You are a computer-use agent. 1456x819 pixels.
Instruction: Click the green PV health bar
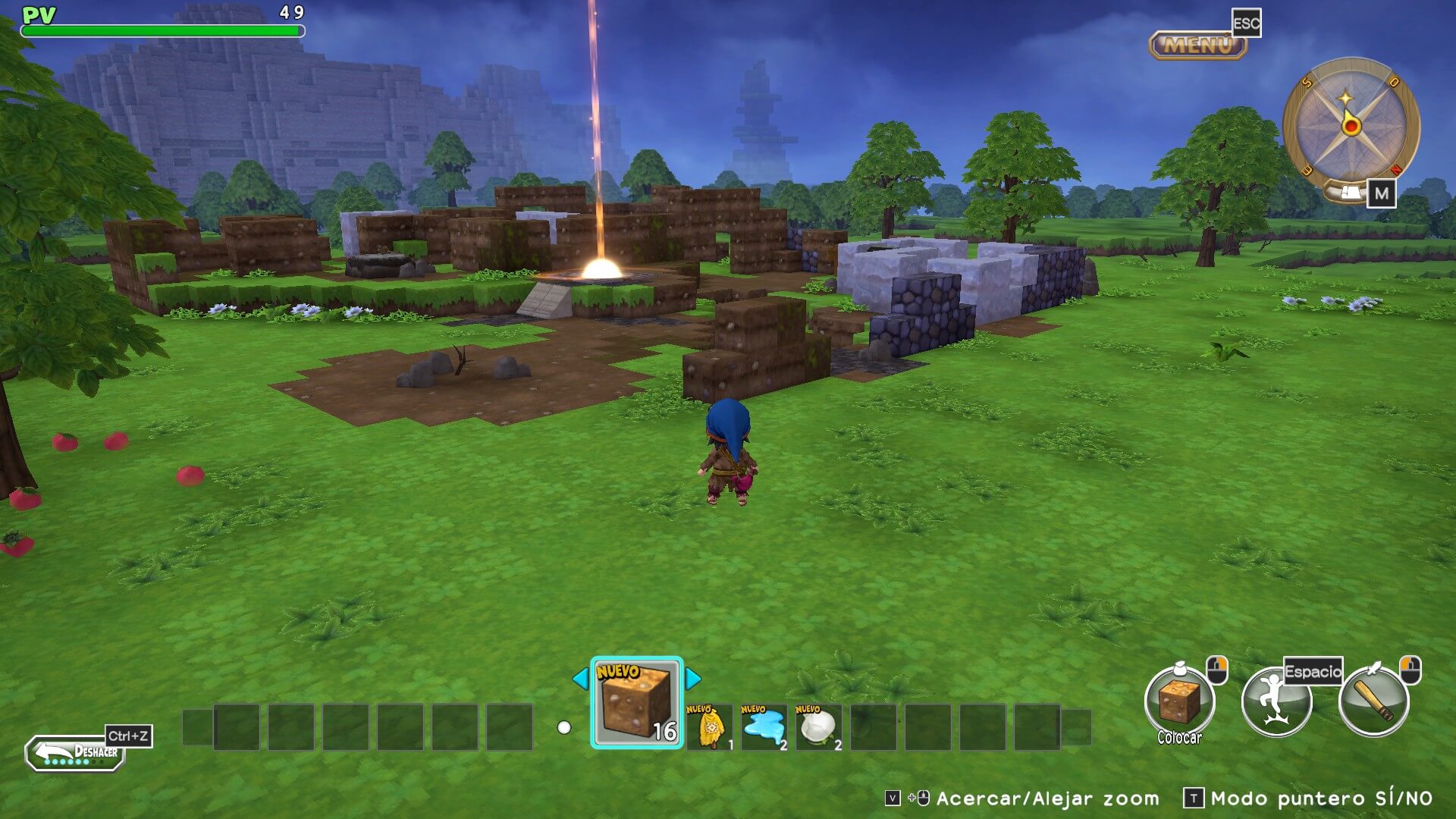163,31
